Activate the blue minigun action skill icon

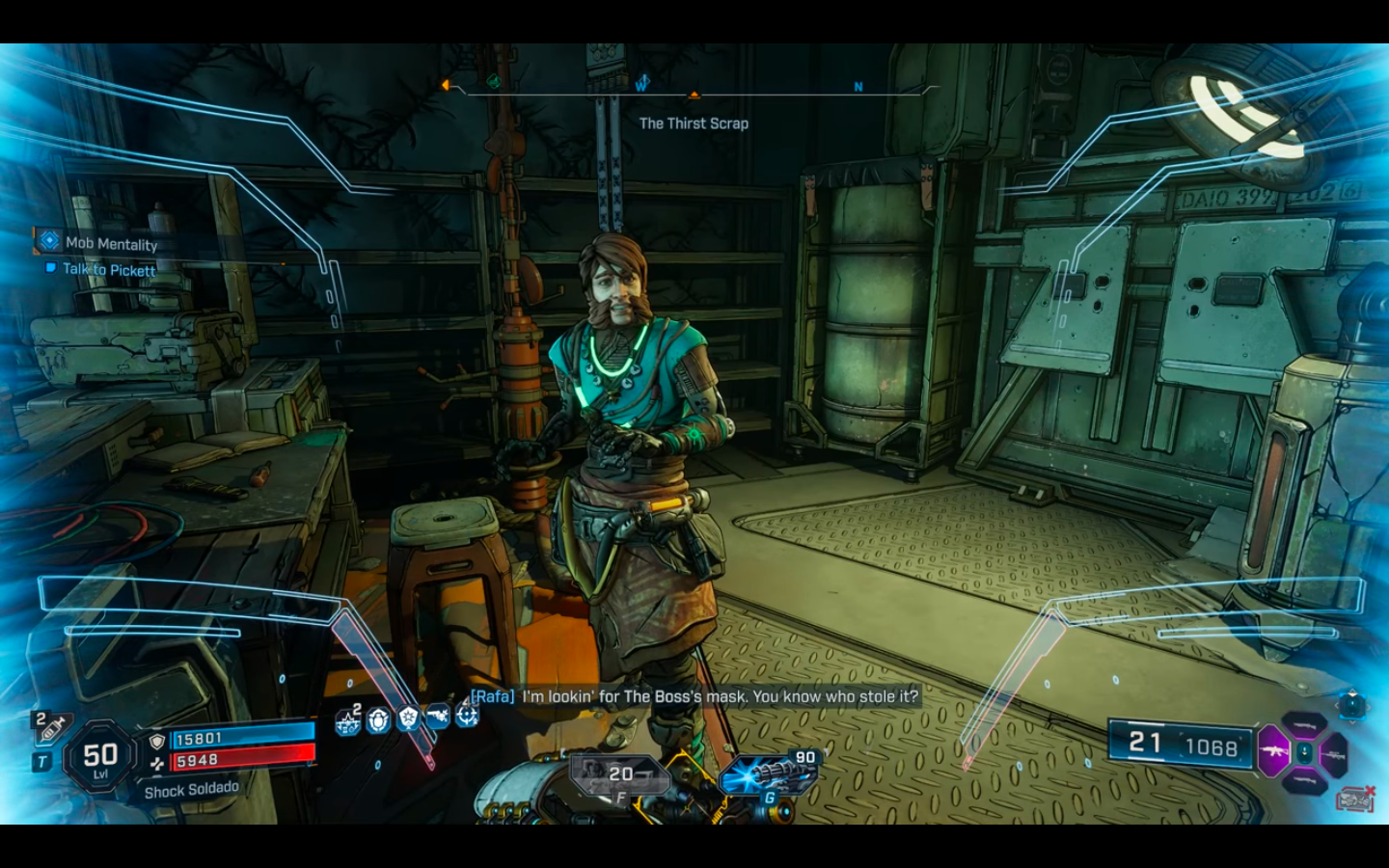point(758,775)
